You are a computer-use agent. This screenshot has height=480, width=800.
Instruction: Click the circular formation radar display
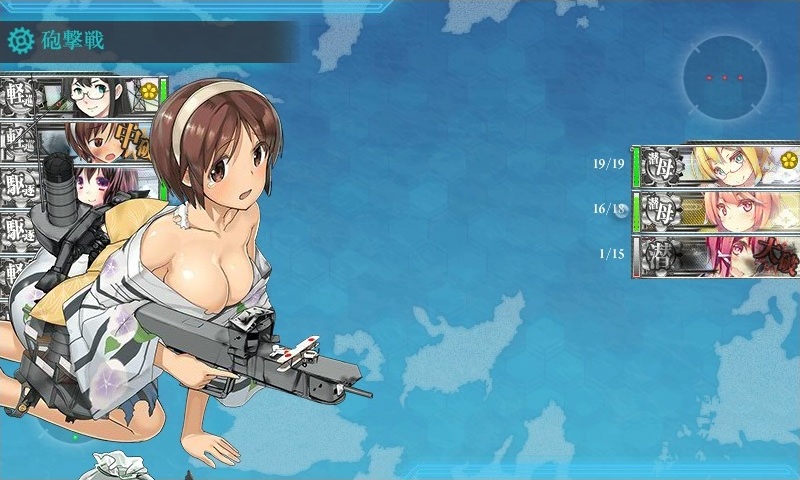[725, 77]
